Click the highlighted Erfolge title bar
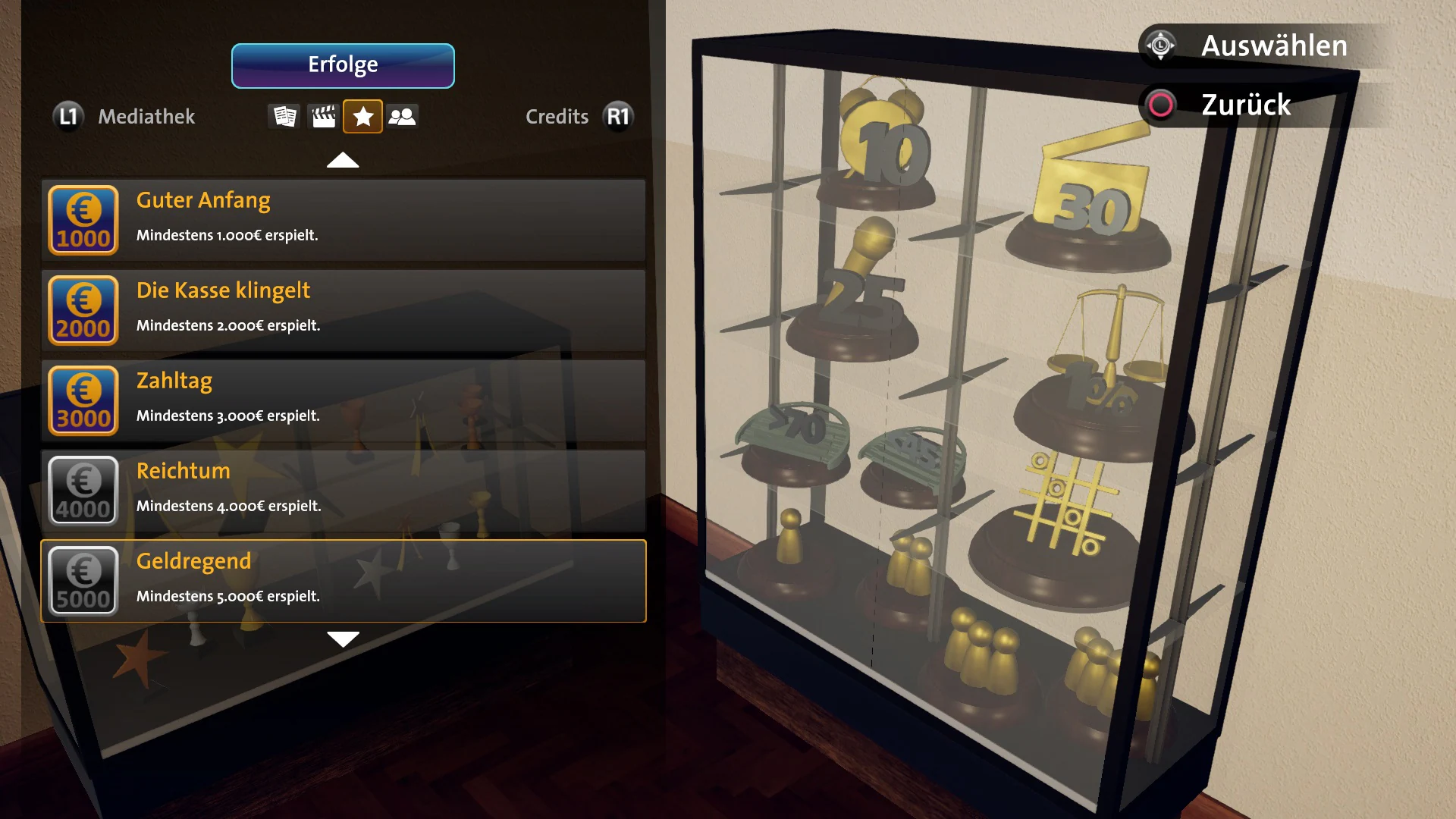Viewport: 1456px width, 819px height. pos(343,65)
